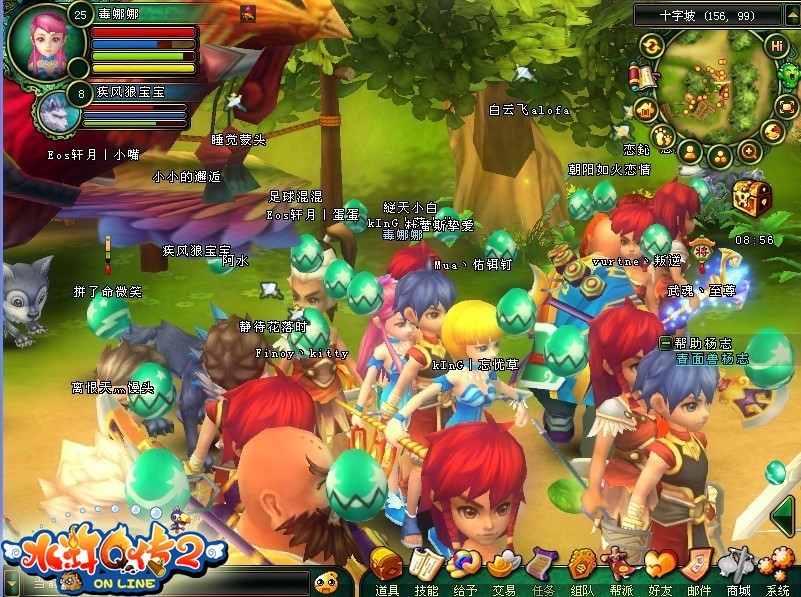
Task: Select the 疾风狼宝宝 pet portrait
Action: point(56,112)
